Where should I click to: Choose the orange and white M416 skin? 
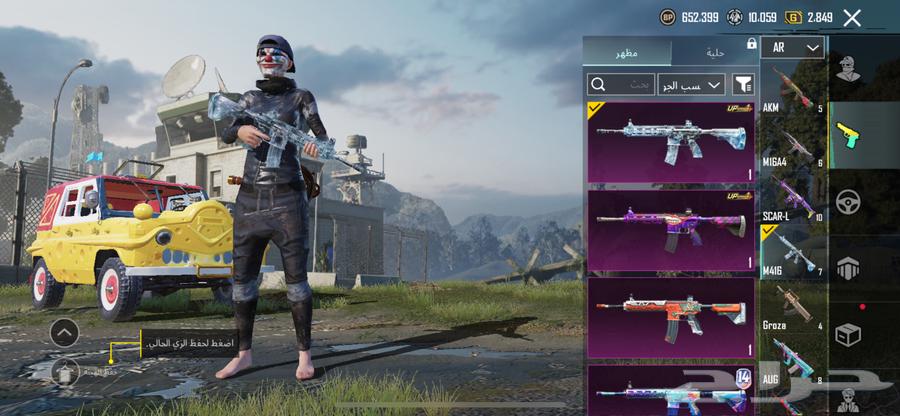click(671, 317)
